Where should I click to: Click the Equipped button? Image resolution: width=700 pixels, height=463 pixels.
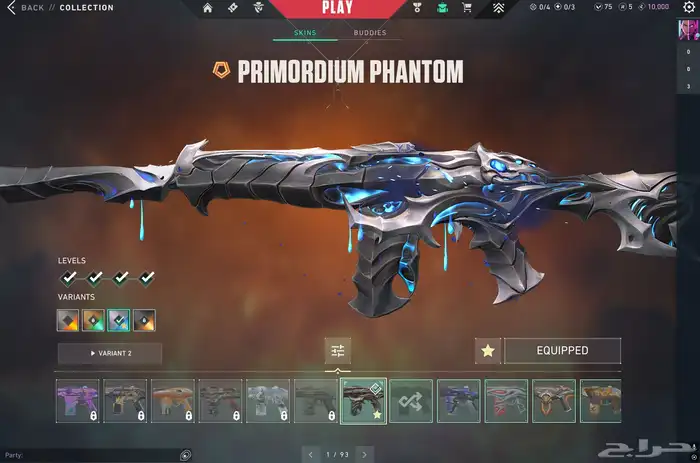coord(562,351)
